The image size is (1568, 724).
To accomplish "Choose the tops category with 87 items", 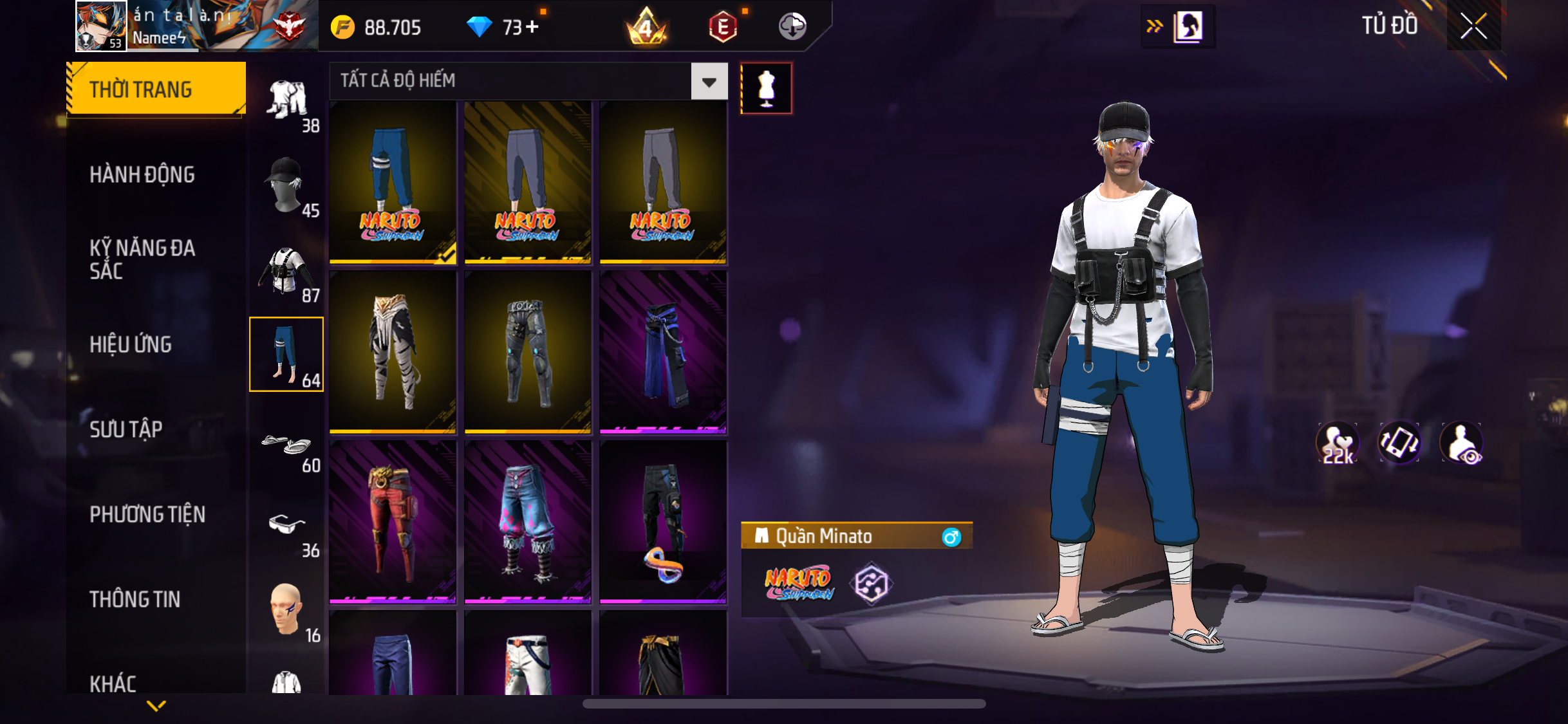I will (x=286, y=272).
